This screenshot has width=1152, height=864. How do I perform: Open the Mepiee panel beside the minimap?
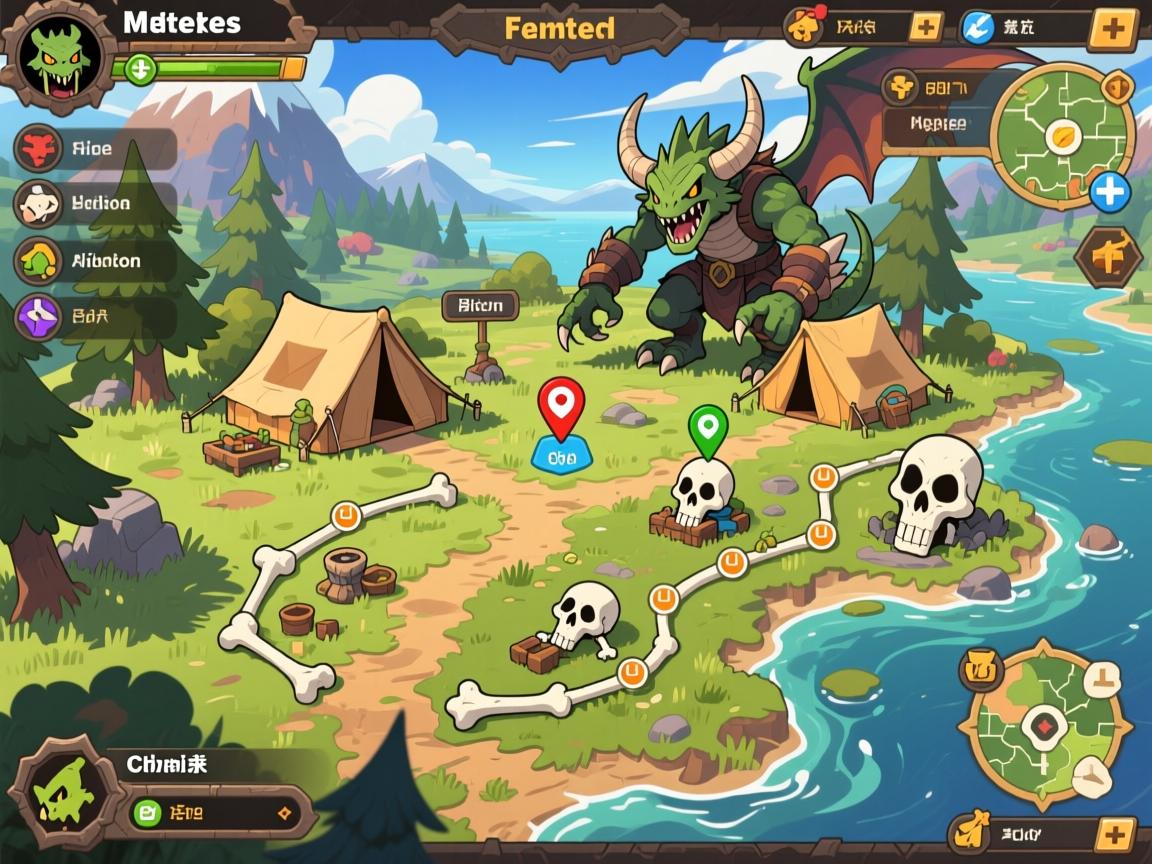[936, 125]
